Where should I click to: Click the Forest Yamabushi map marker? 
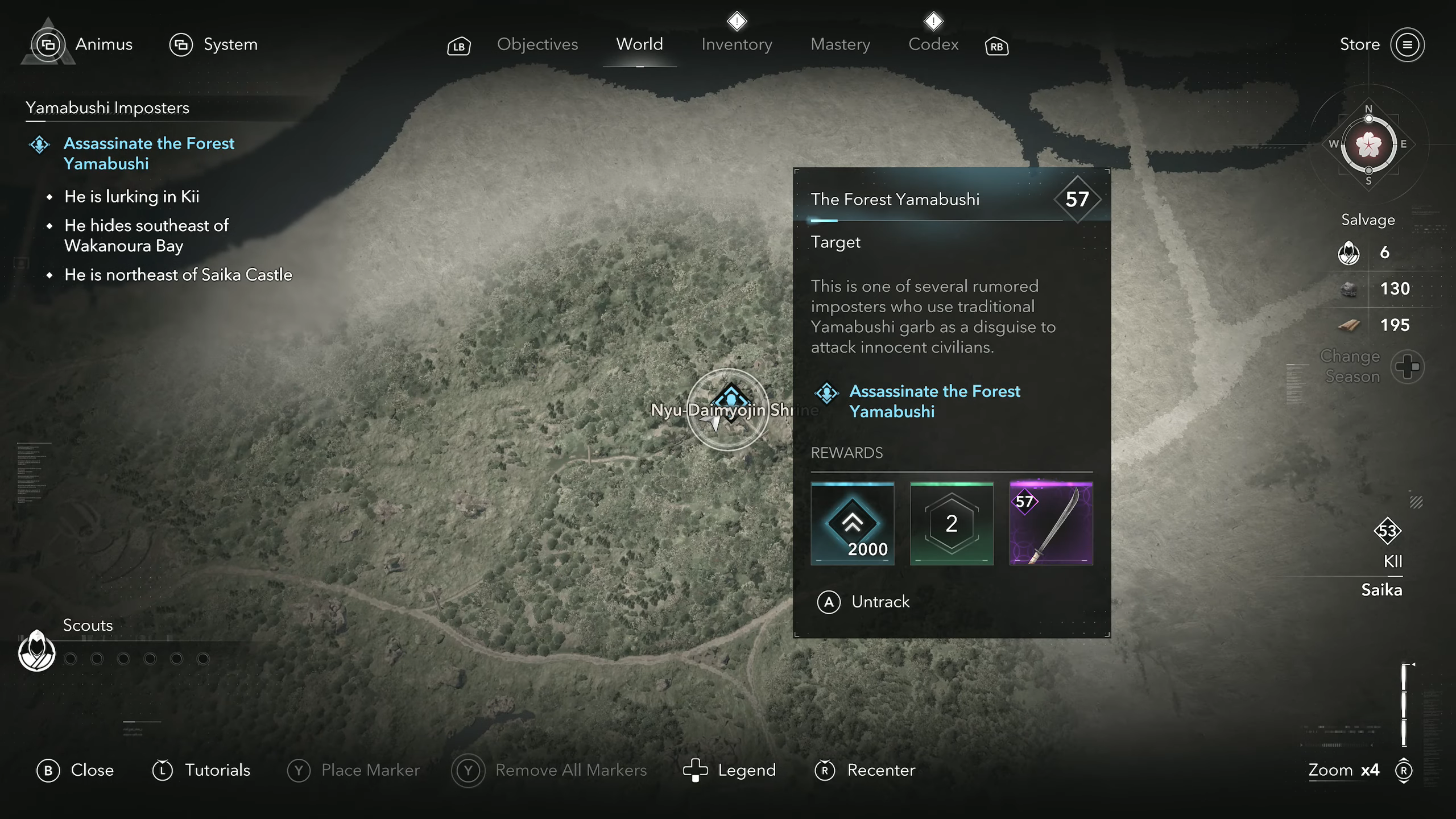coord(730,400)
